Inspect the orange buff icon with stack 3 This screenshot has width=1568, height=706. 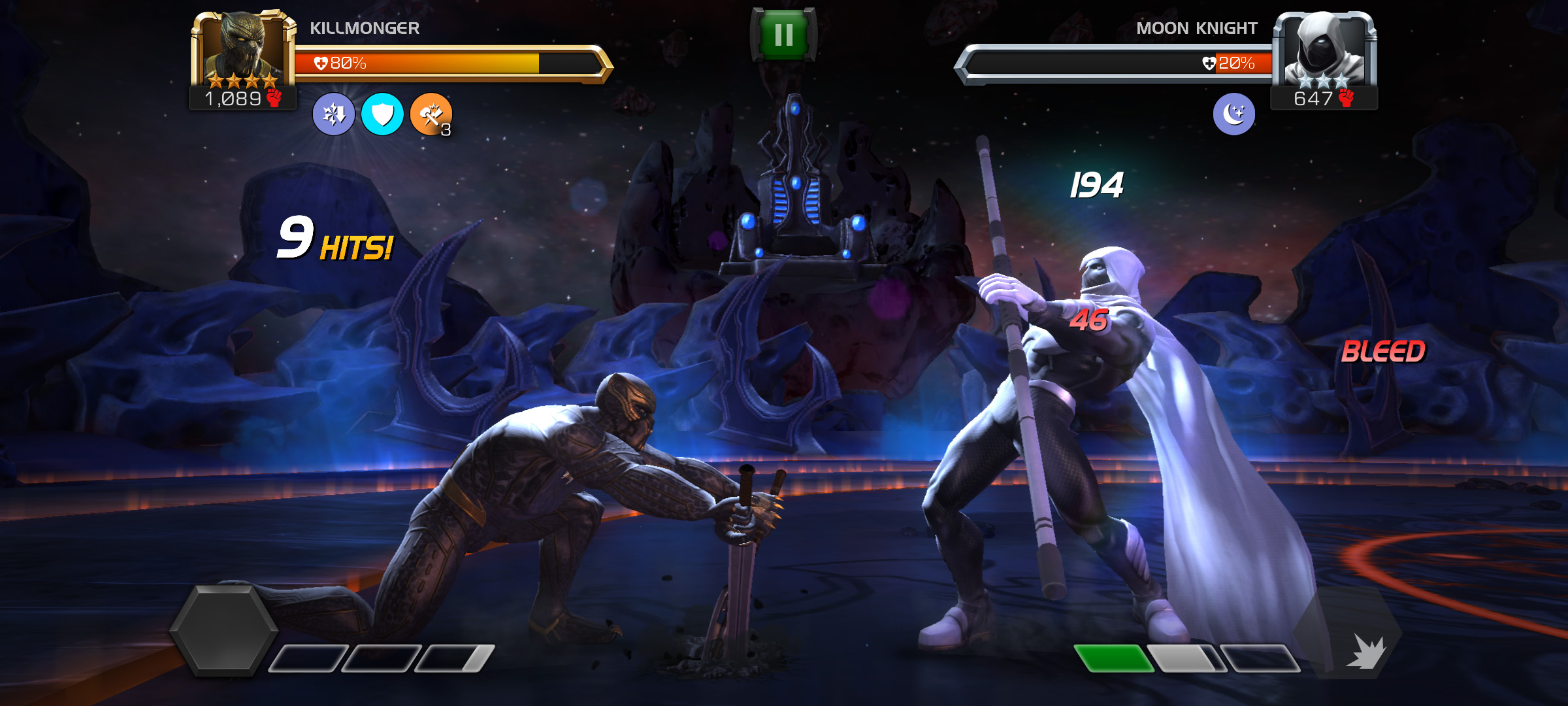click(431, 114)
